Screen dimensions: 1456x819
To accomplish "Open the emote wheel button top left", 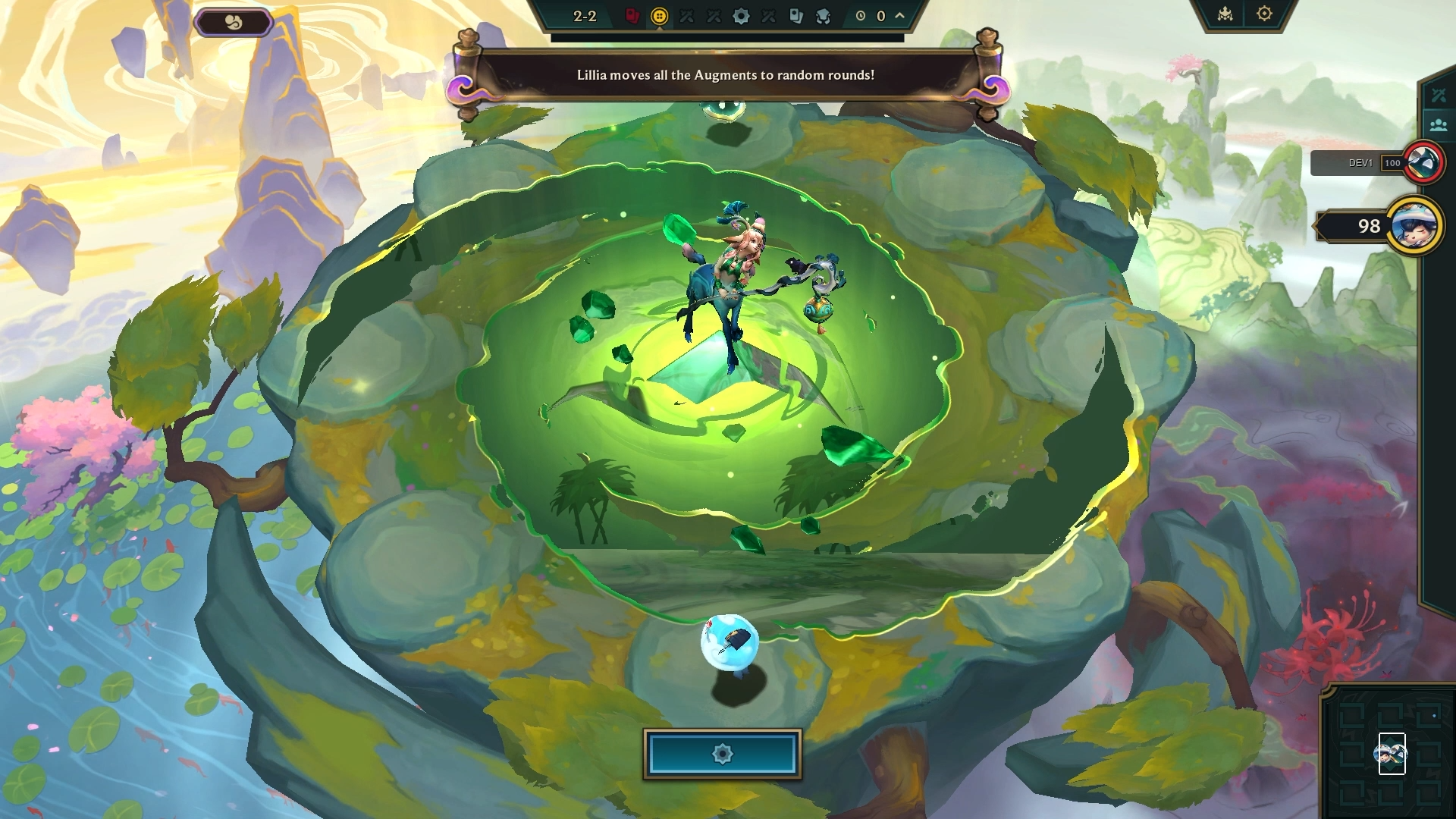I will [234, 22].
